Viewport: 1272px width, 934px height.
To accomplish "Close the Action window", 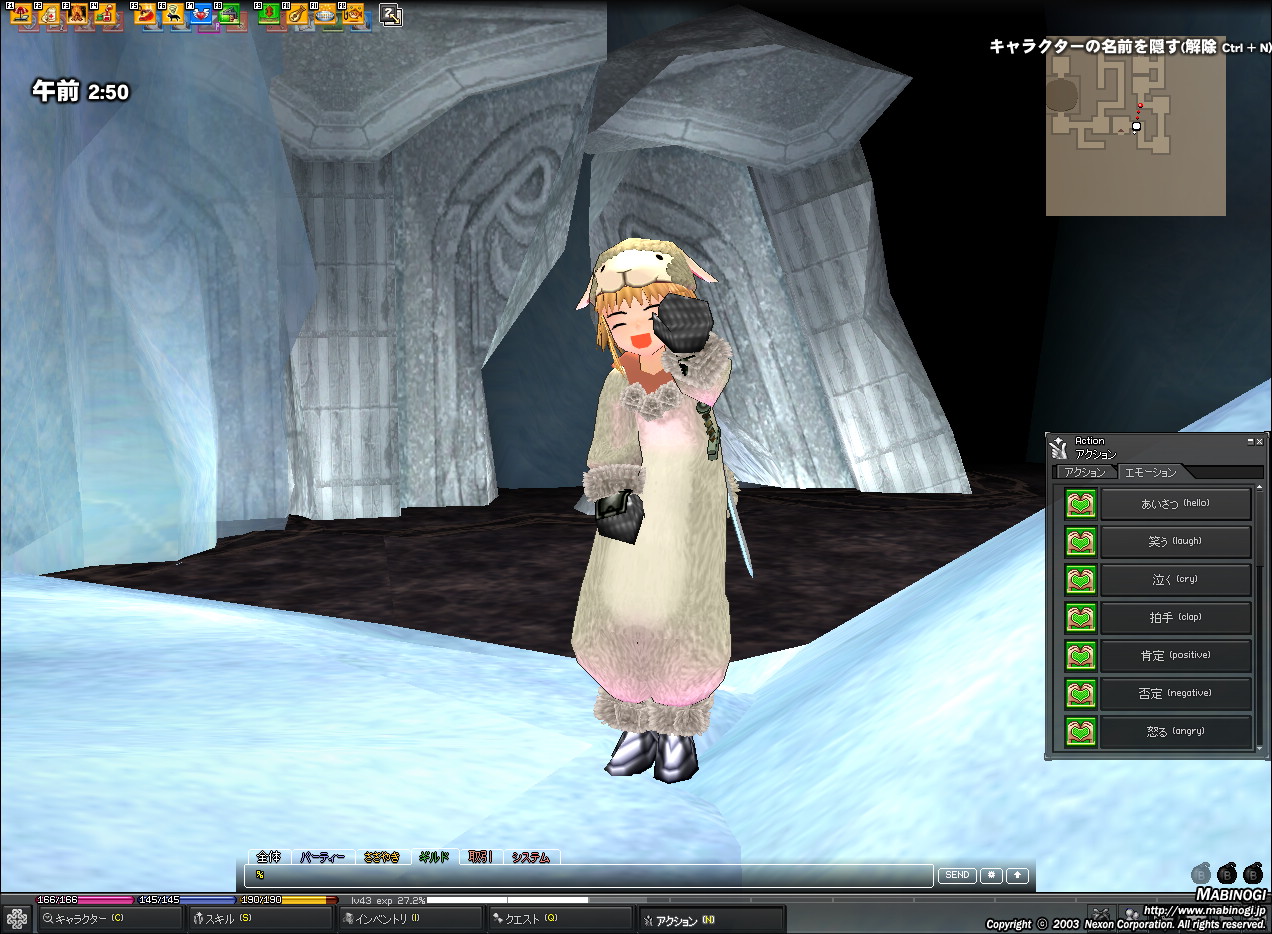I will coord(1259,441).
